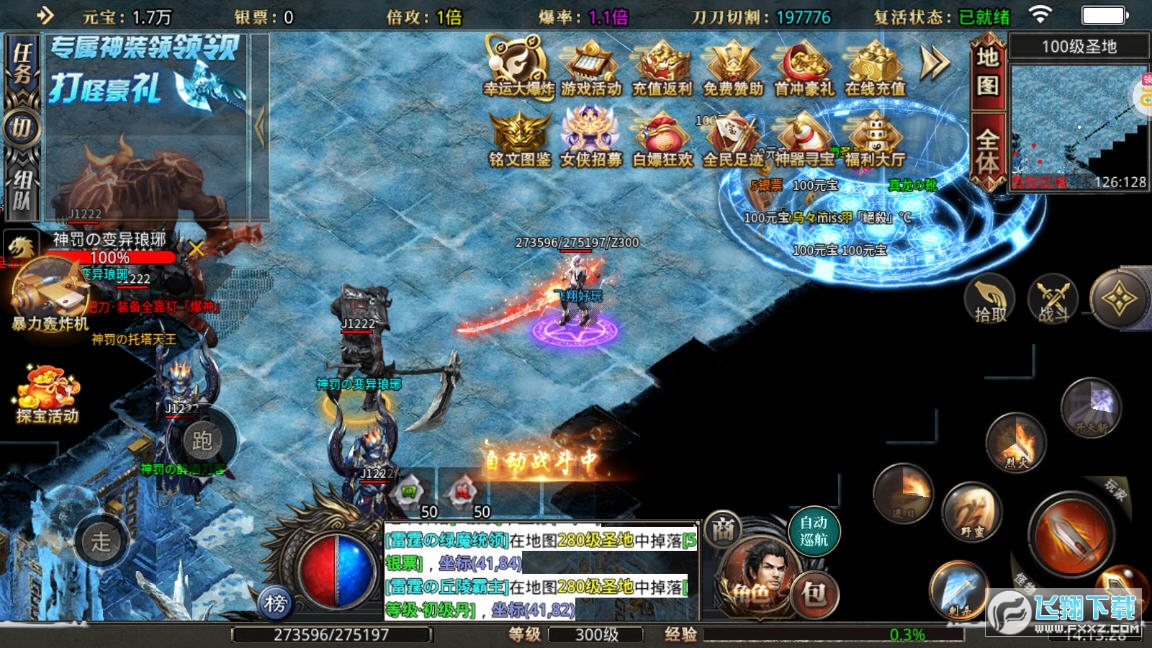Screen dimensions: 1152x648
Task: Open the 在线充值 recharge shop
Action: pyautogui.click(x=875, y=66)
